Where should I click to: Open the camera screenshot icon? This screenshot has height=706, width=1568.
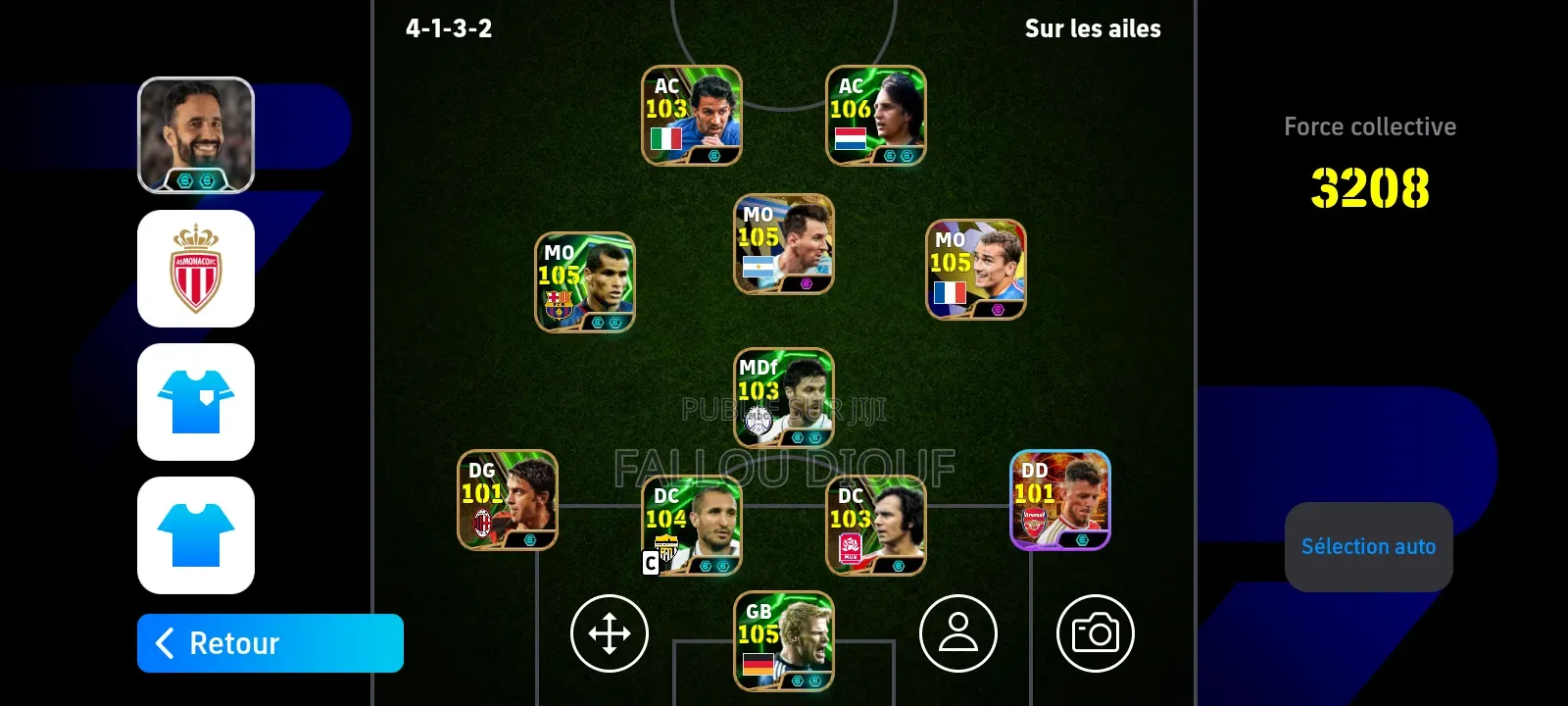click(x=1096, y=633)
